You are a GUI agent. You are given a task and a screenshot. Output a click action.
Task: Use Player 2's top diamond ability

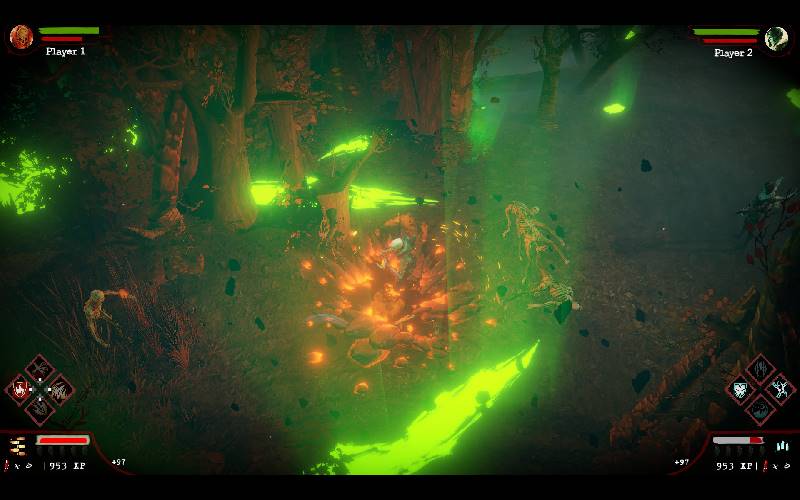click(760, 369)
